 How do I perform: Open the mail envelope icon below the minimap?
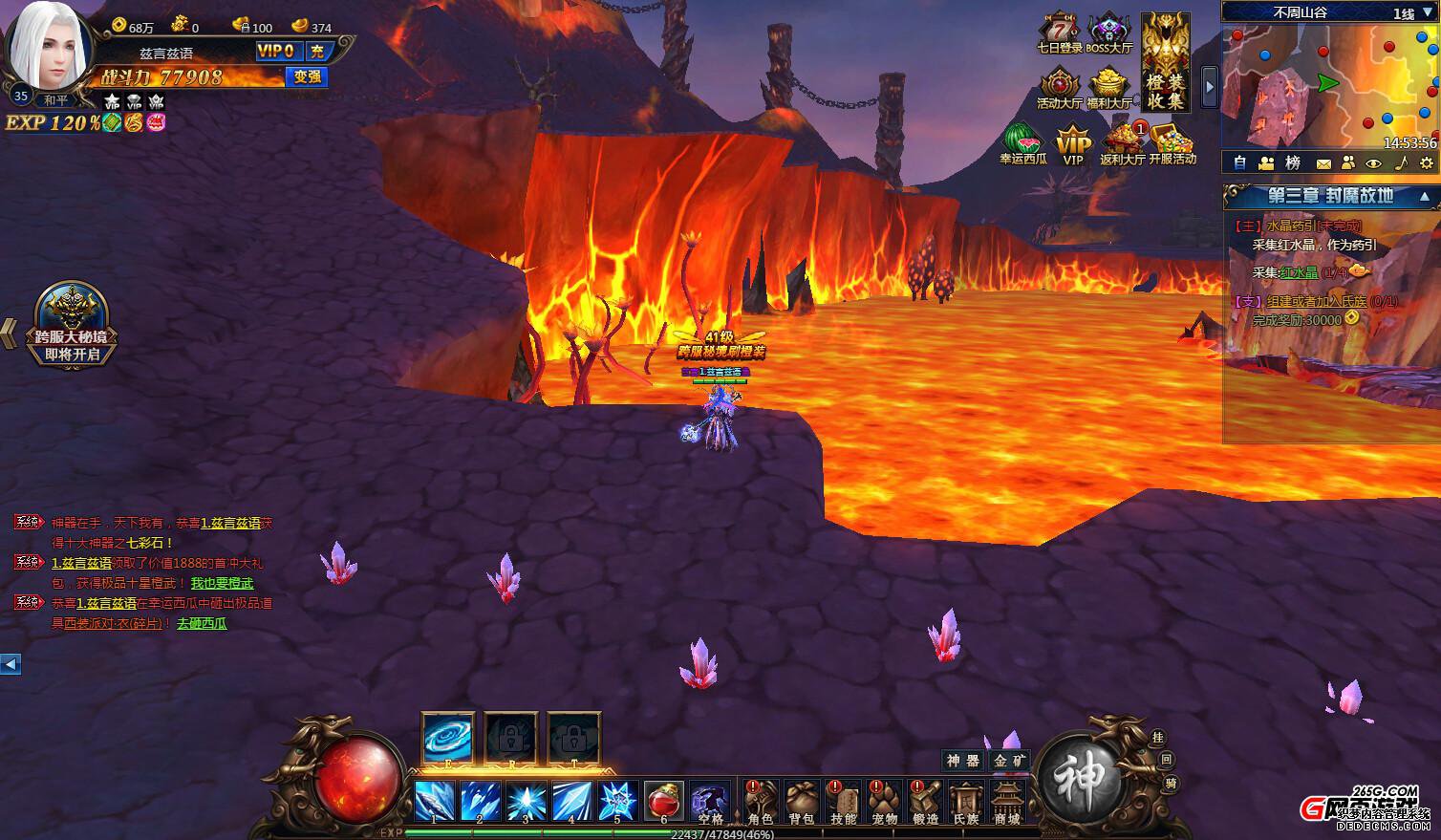[x=1323, y=163]
